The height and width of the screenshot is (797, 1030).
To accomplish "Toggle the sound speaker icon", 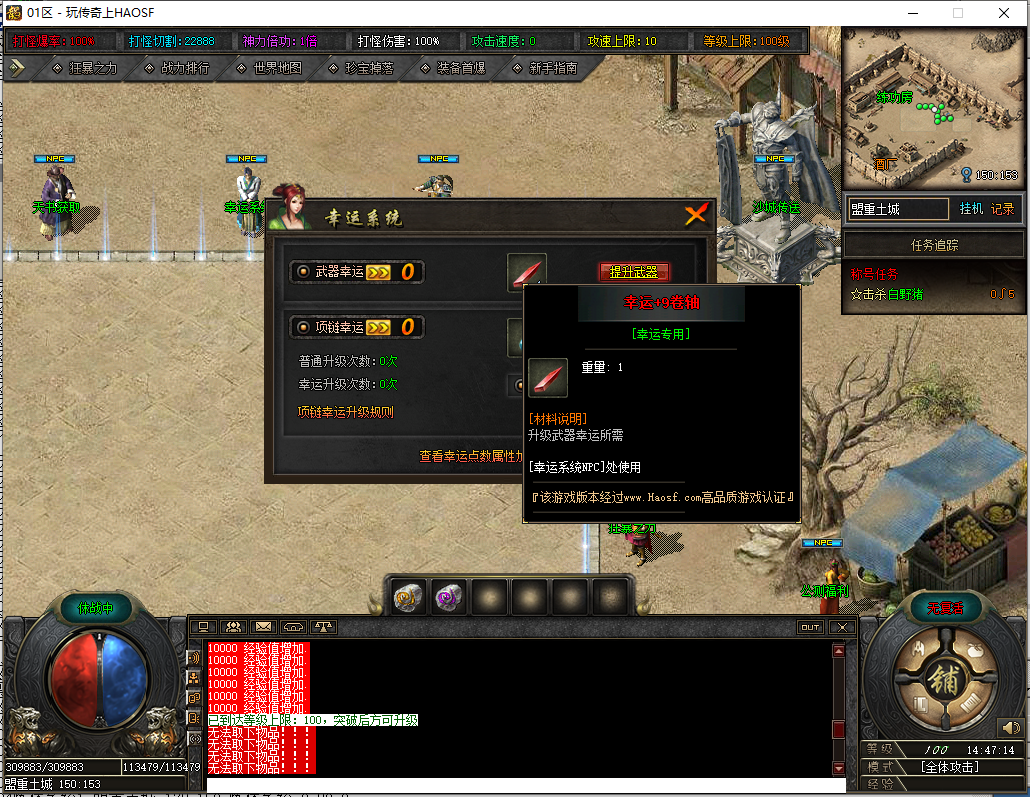I will tap(1008, 727).
